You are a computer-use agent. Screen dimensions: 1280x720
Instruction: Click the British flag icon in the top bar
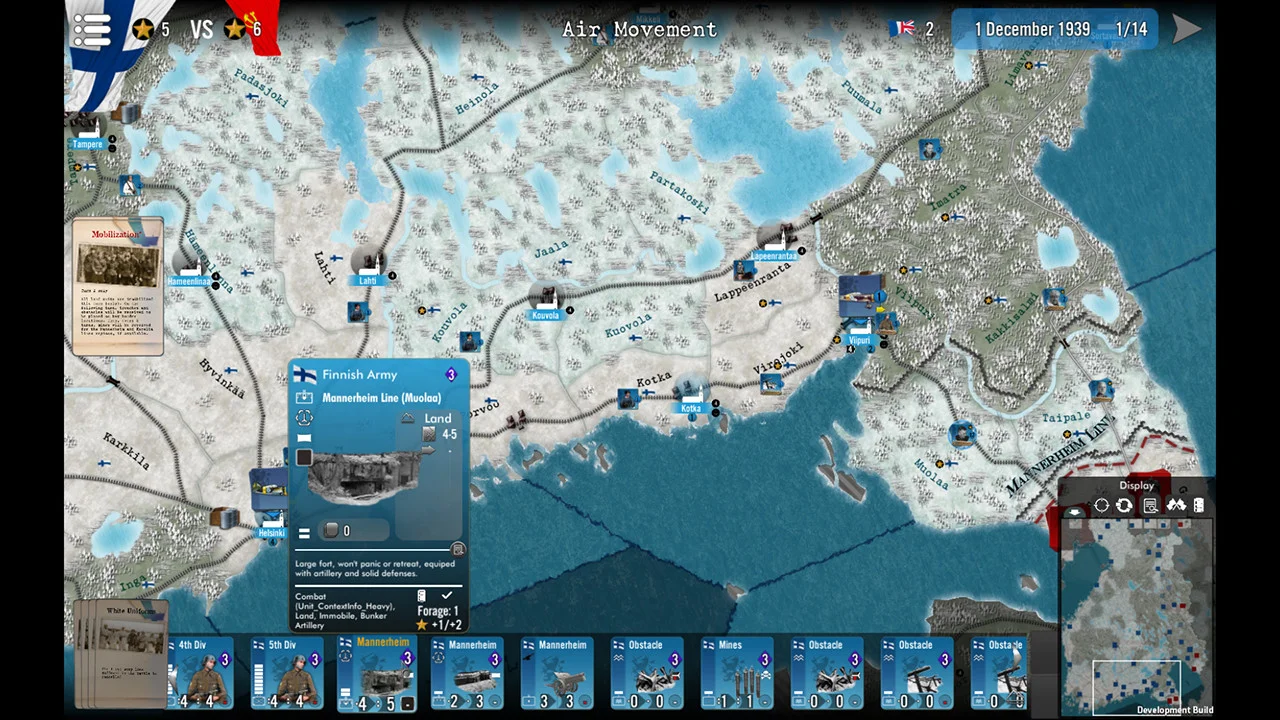coord(903,28)
